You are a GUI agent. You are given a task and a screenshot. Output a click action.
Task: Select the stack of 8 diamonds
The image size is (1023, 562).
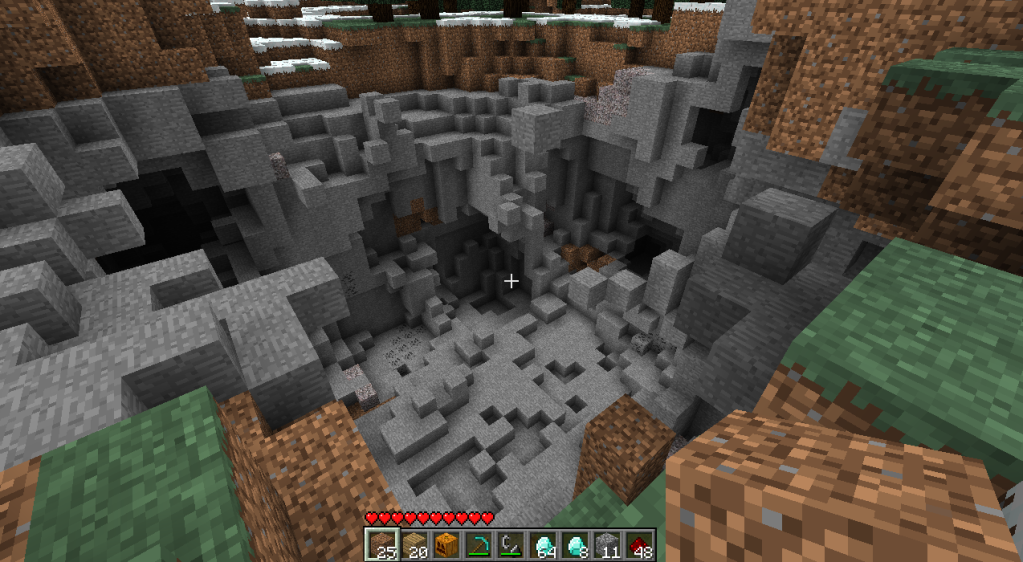(x=574, y=545)
